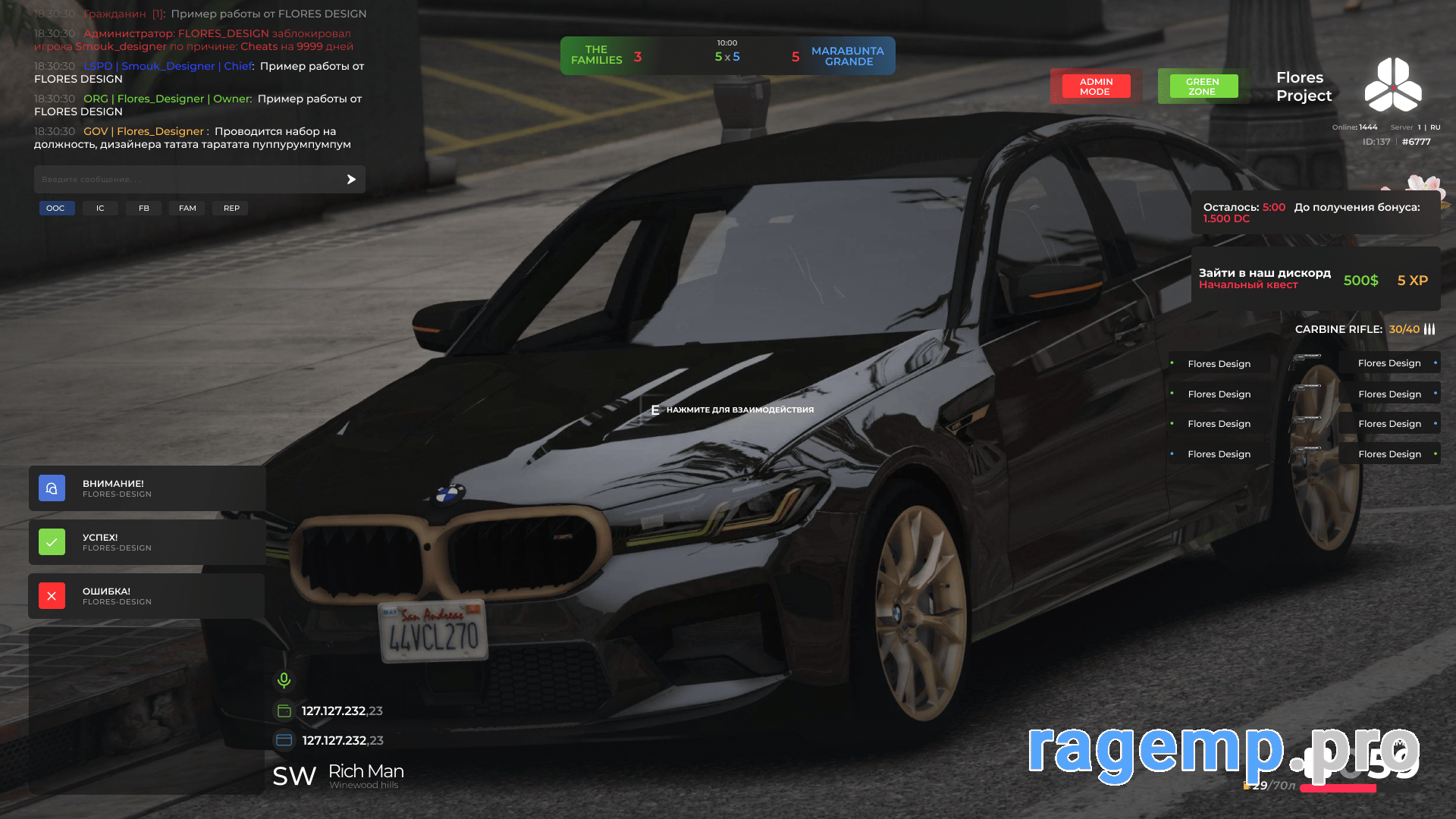
Task: Send the chat message with arrow button
Action: point(351,180)
